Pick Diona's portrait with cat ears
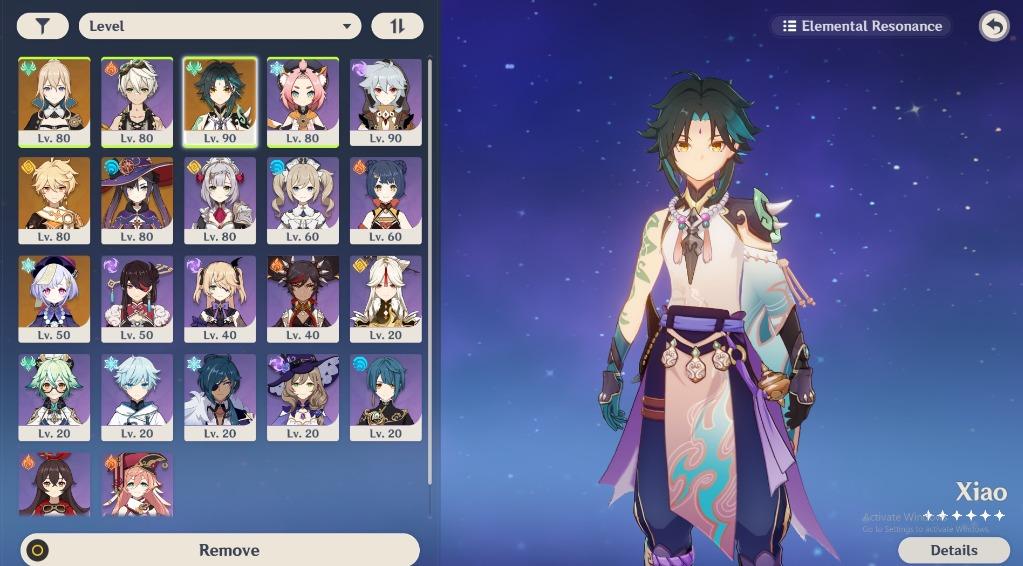1023x566 pixels. pyautogui.click(x=302, y=101)
